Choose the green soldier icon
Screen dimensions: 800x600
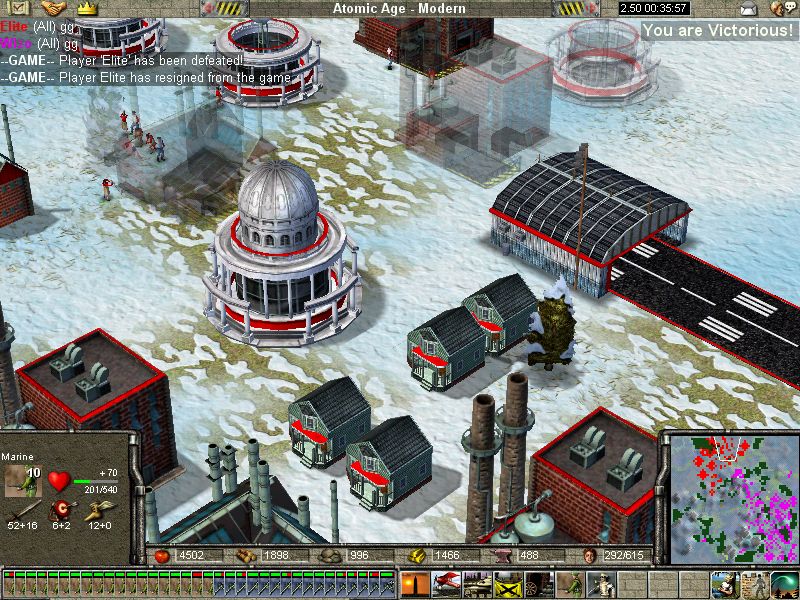pos(571,582)
